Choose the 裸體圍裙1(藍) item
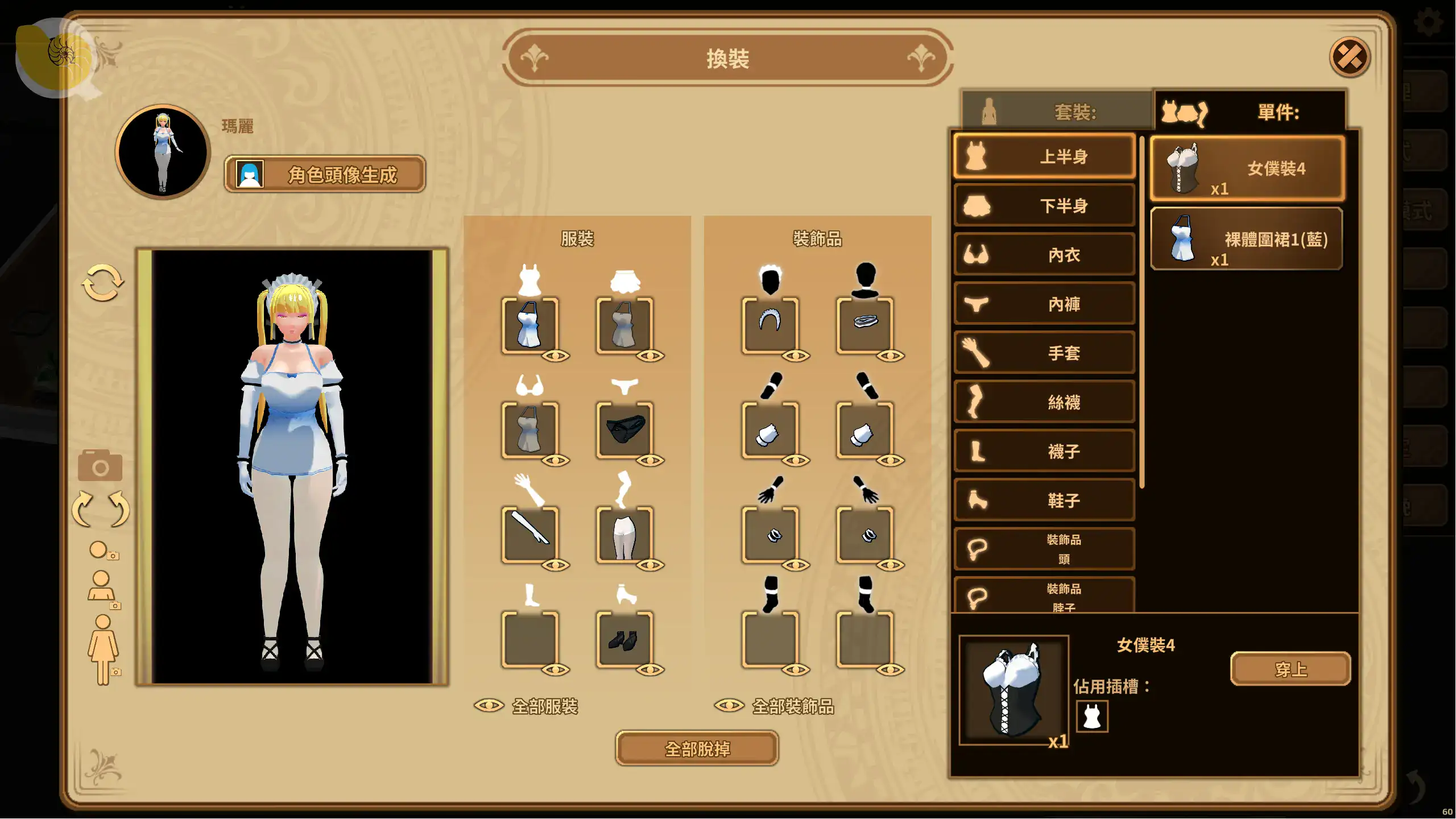This screenshot has height=819, width=1456. pyautogui.click(x=1247, y=239)
